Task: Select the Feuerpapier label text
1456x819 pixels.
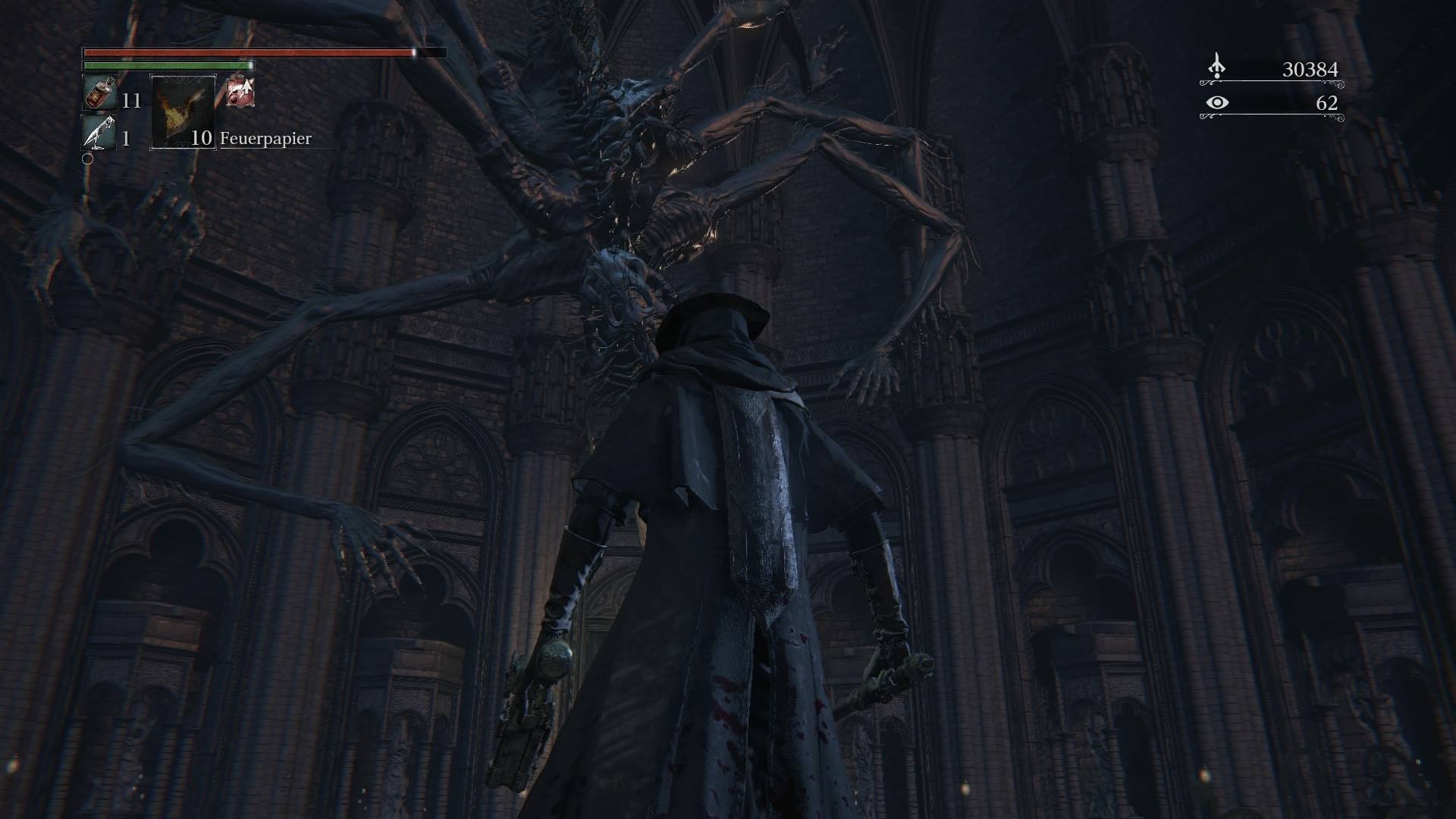Action: [x=264, y=139]
